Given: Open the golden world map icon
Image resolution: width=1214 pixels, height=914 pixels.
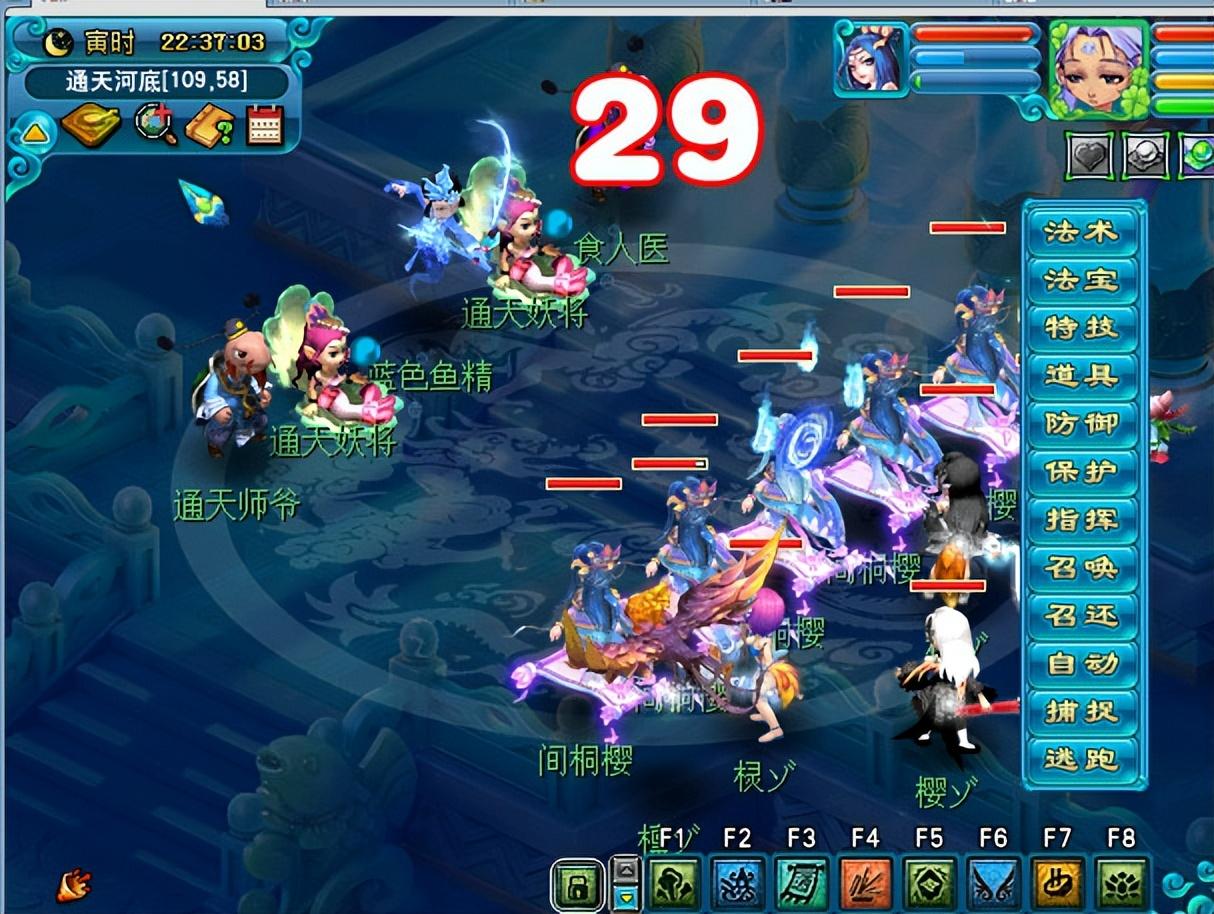Looking at the screenshot, I should point(91,125).
